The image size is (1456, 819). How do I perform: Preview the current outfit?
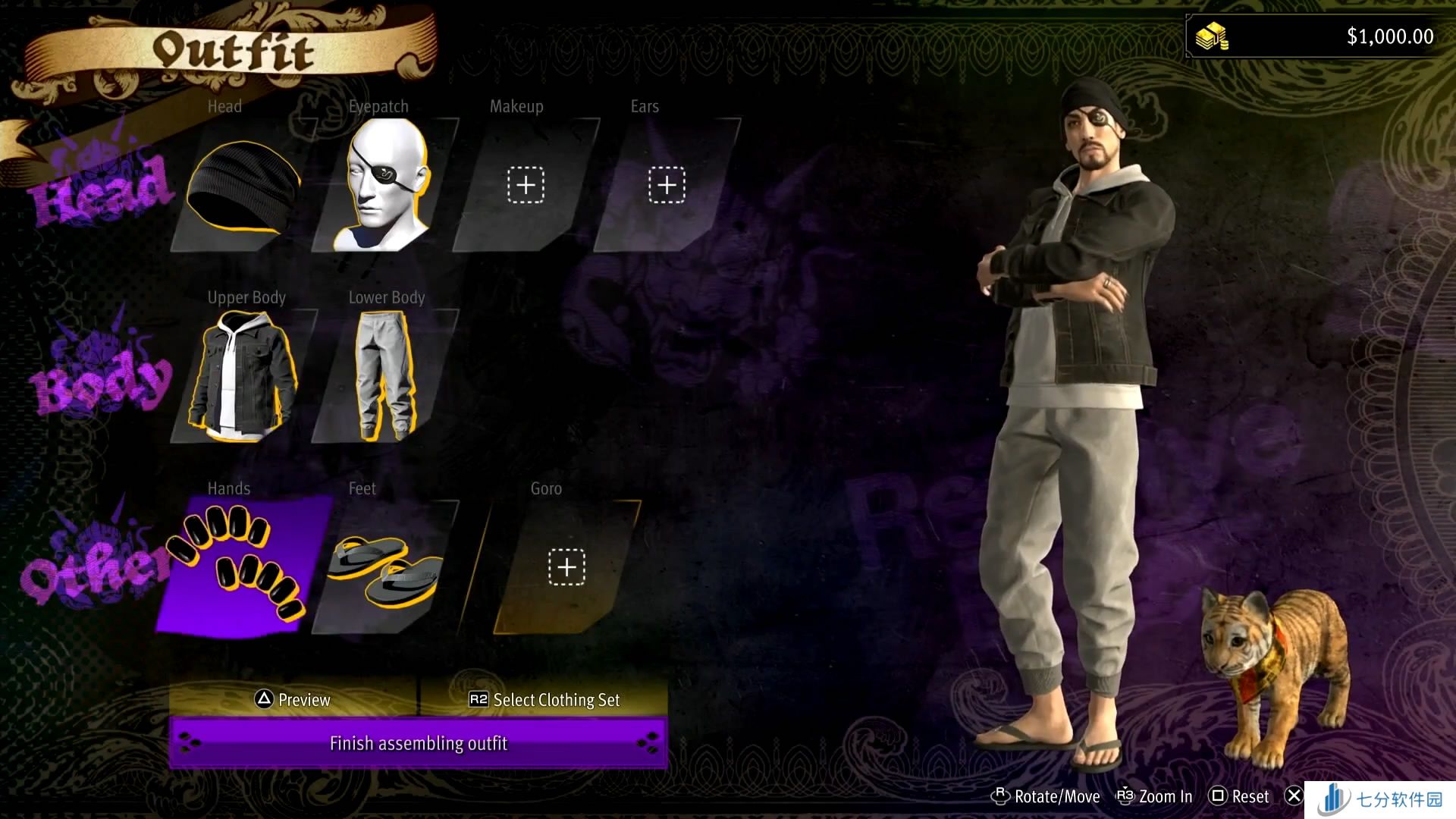[x=293, y=699]
